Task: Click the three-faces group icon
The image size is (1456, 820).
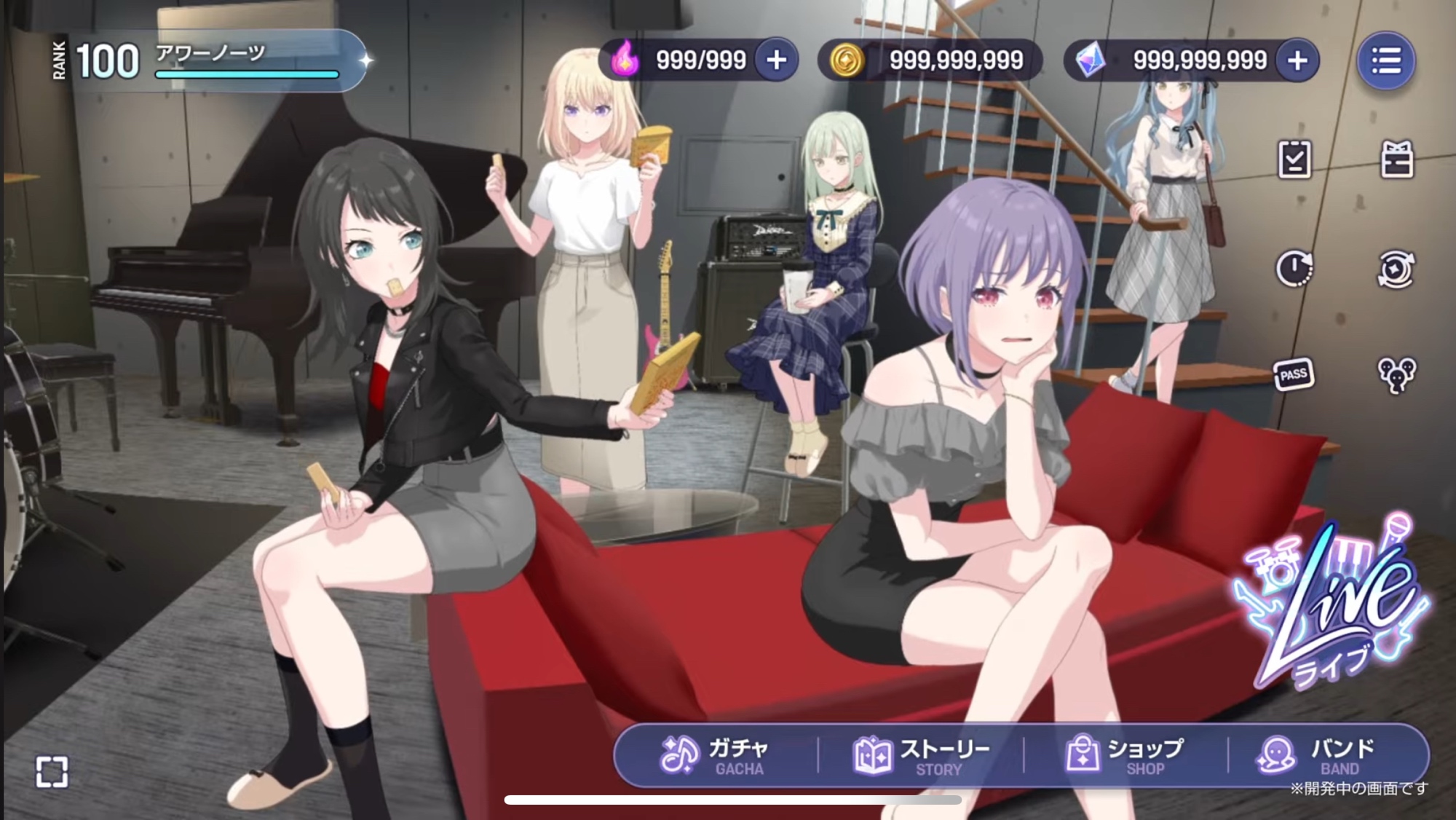Action: point(1396,375)
